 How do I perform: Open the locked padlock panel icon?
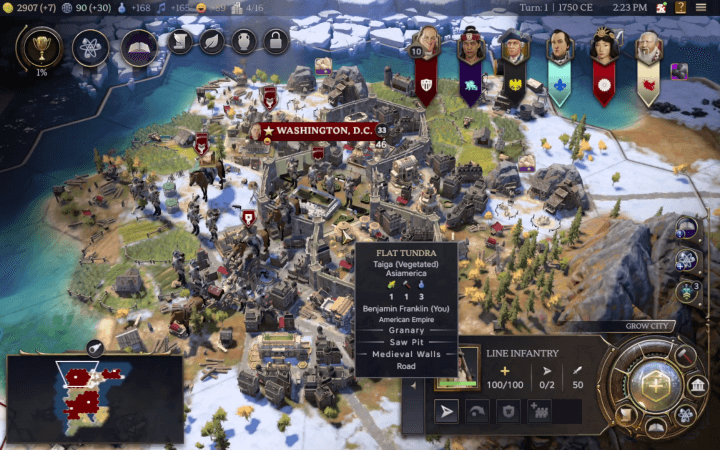pyautogui.click(x=275, y=42)
